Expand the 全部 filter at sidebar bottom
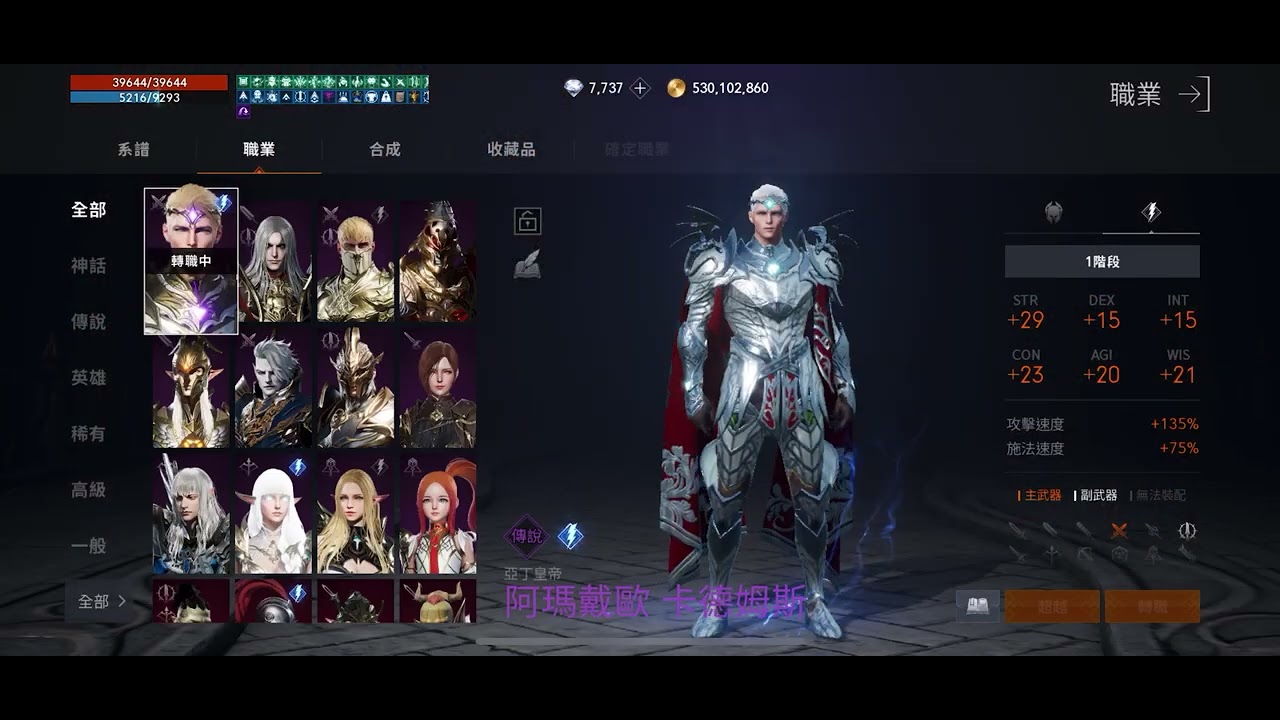Image resolution: width=1280 pixels, height=720 pixels. (x=98, y=600)
